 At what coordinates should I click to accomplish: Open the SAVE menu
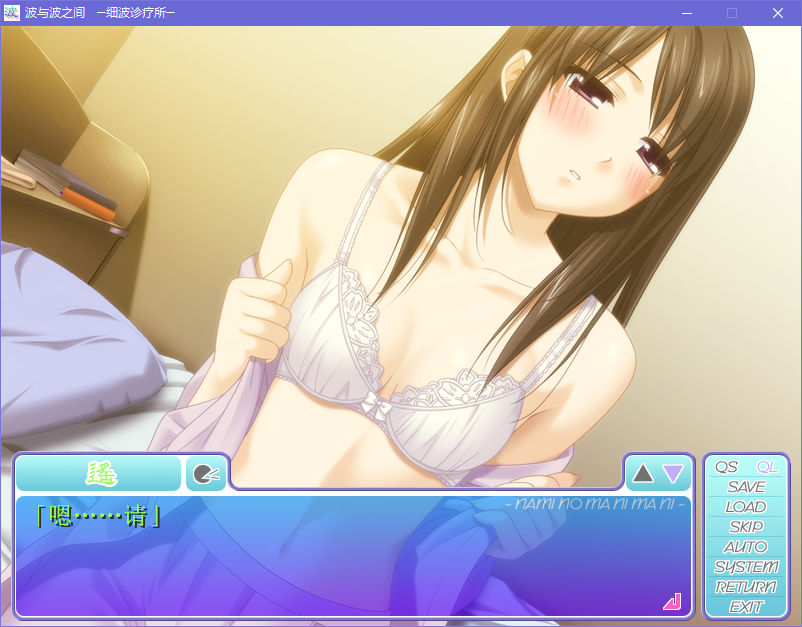[746, 487]
